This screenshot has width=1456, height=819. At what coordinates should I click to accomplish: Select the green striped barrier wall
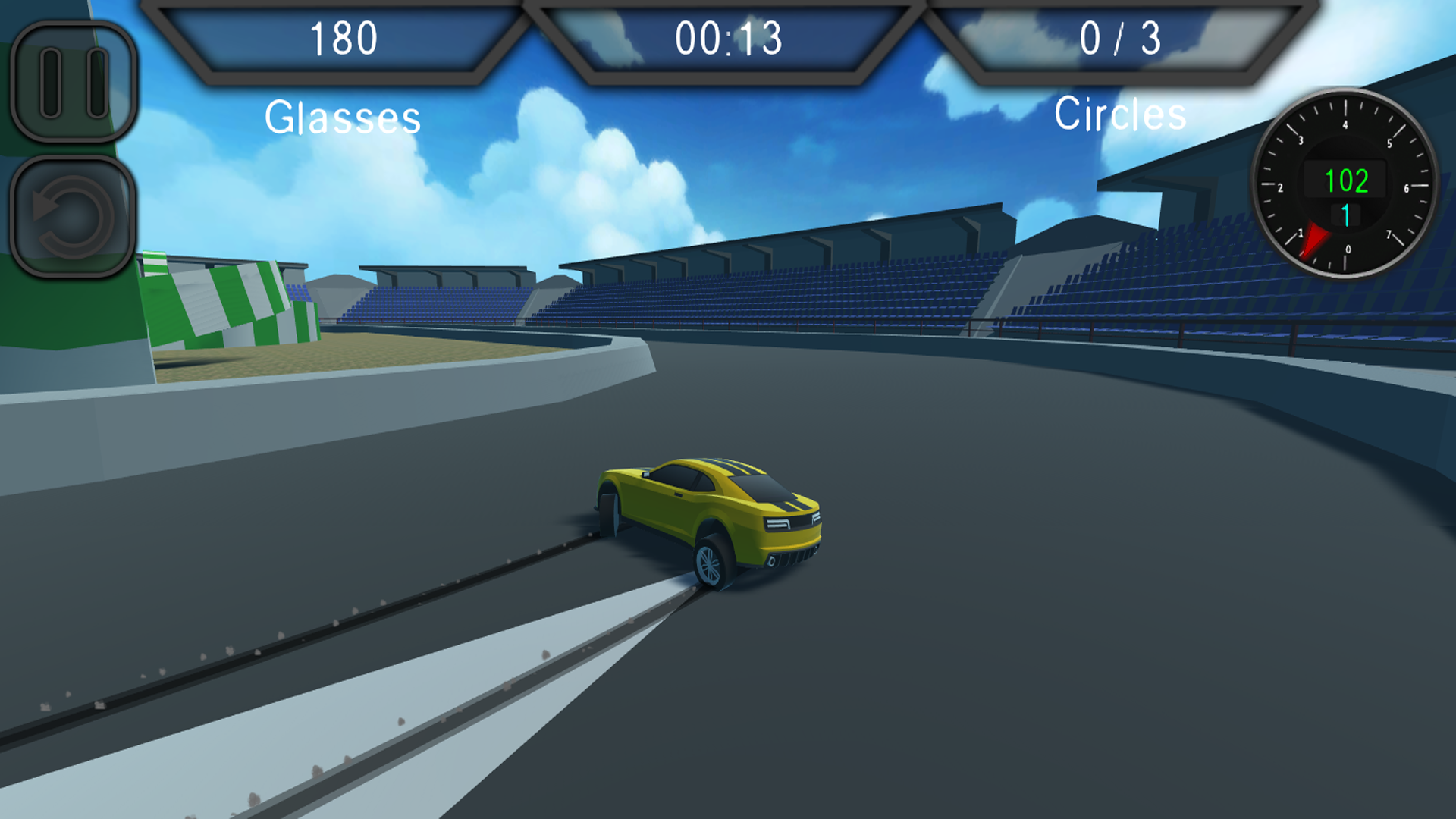pos(220,303)
